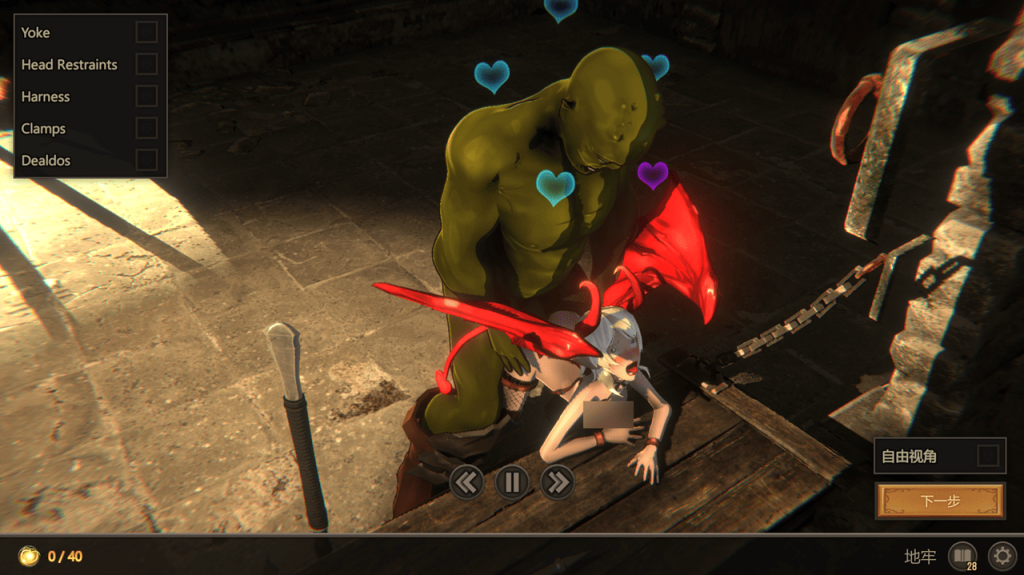Image resolution: width=1024 pixels, height=575 pixels.
Task: Tick the Harness checkbox
Action: (146, 96)
